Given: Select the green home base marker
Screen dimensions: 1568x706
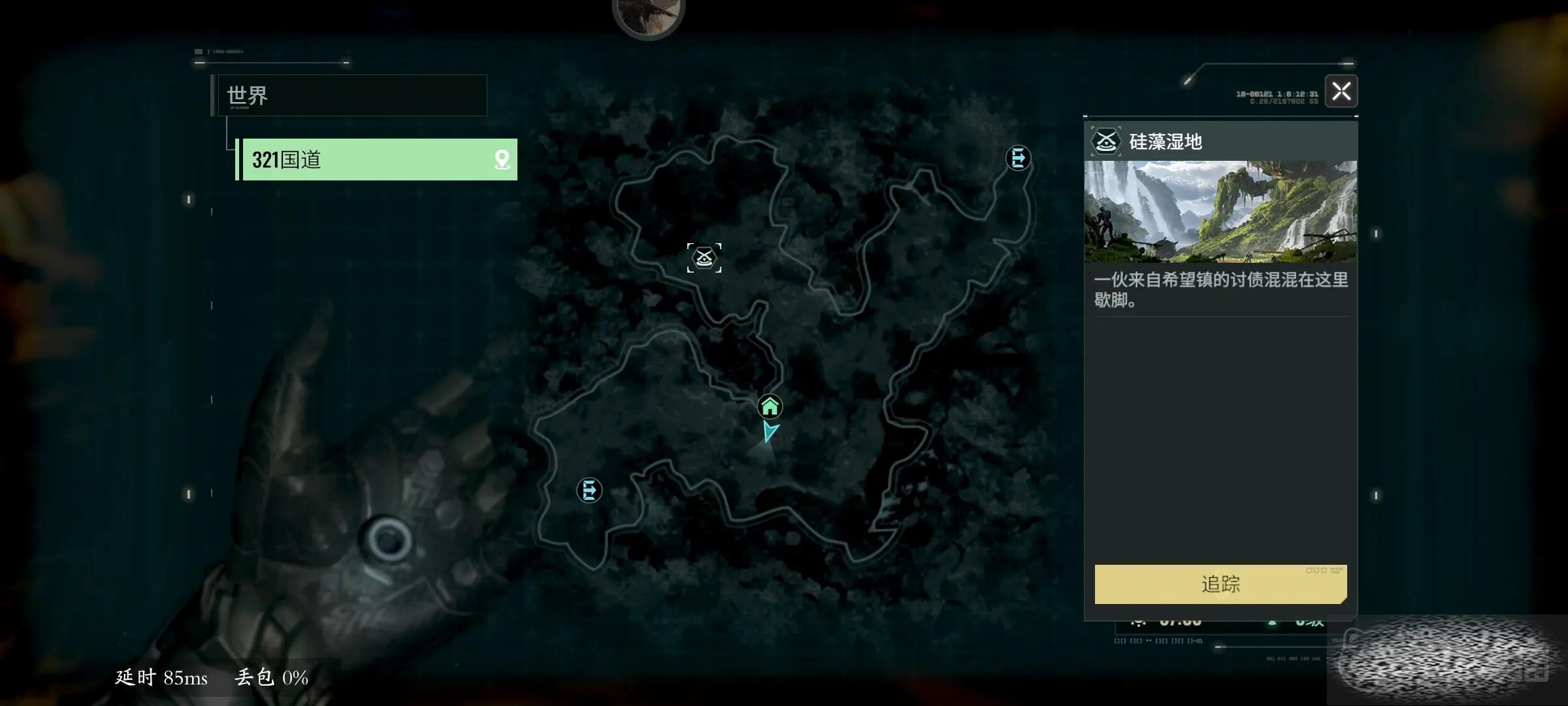Looking at the screenshot, I should [x=770, y=407].
